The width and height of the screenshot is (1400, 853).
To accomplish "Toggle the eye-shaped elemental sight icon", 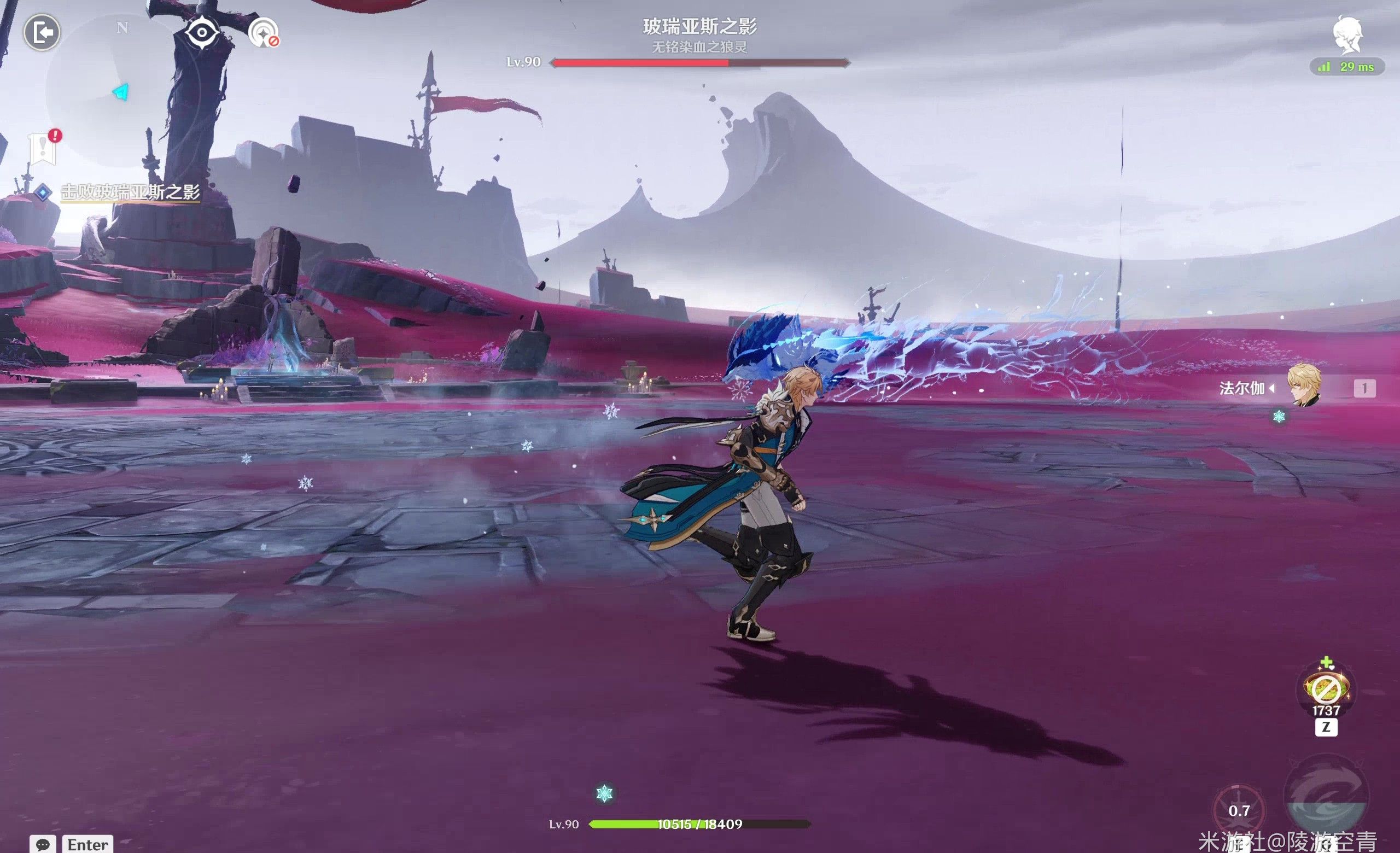I will [202, 32].
